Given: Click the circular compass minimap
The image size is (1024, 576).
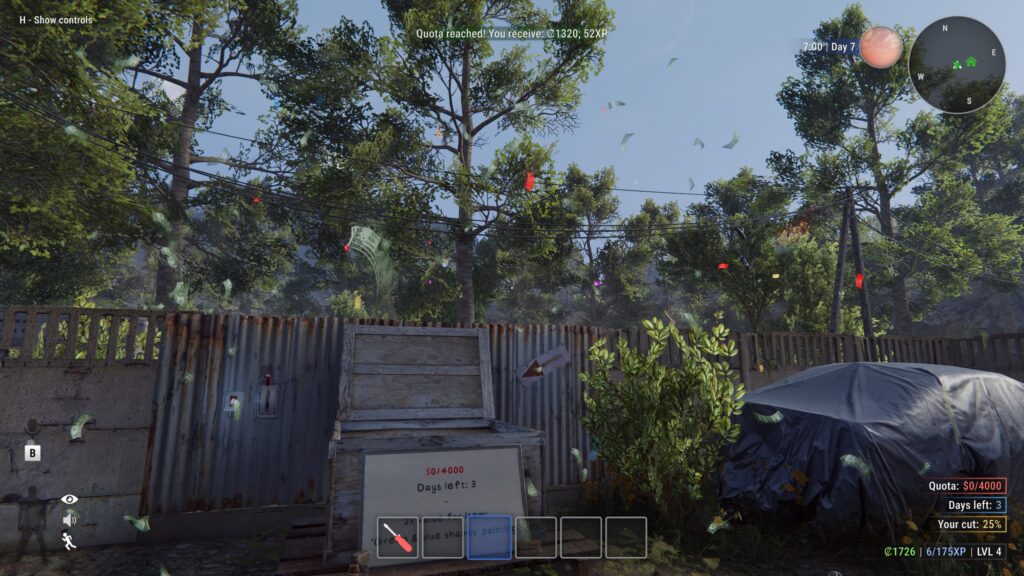Looking at the screenshot, I should tap(957, 64).
